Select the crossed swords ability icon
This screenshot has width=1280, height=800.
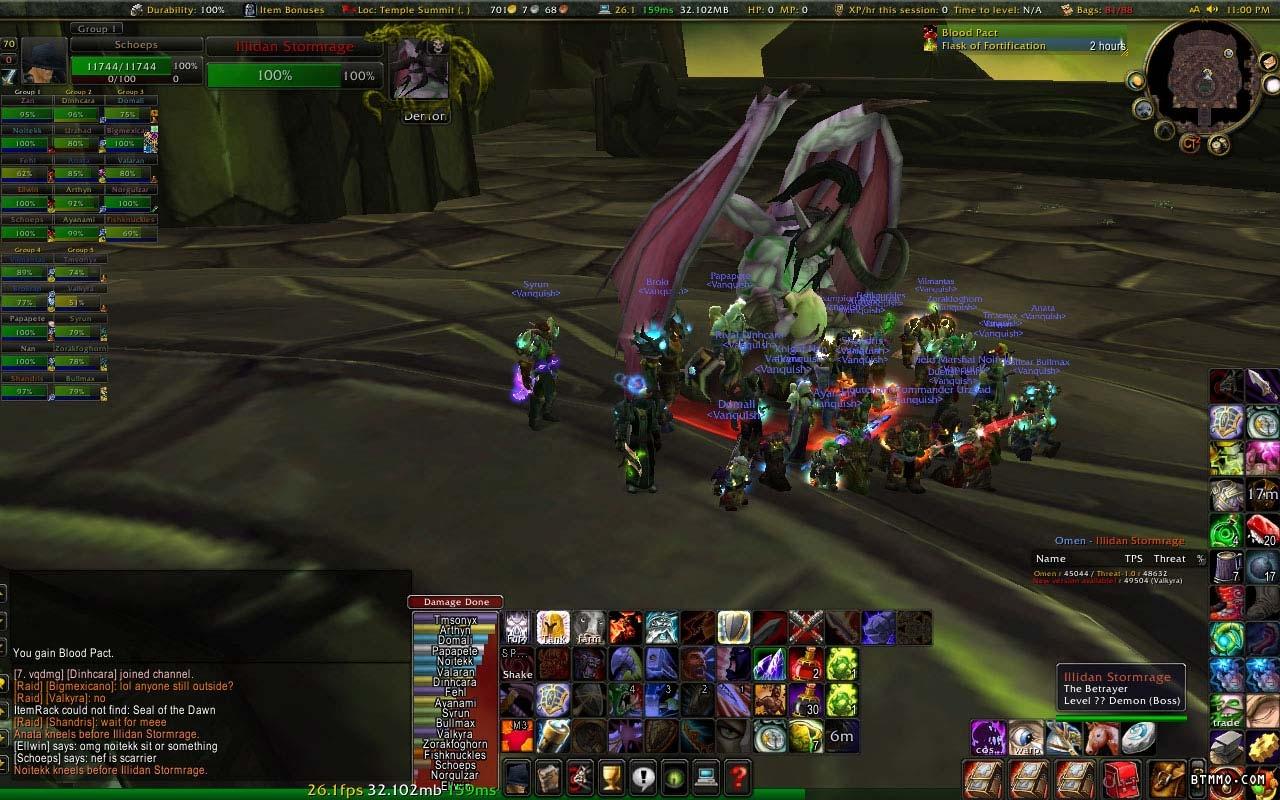(x=805, y=628)
